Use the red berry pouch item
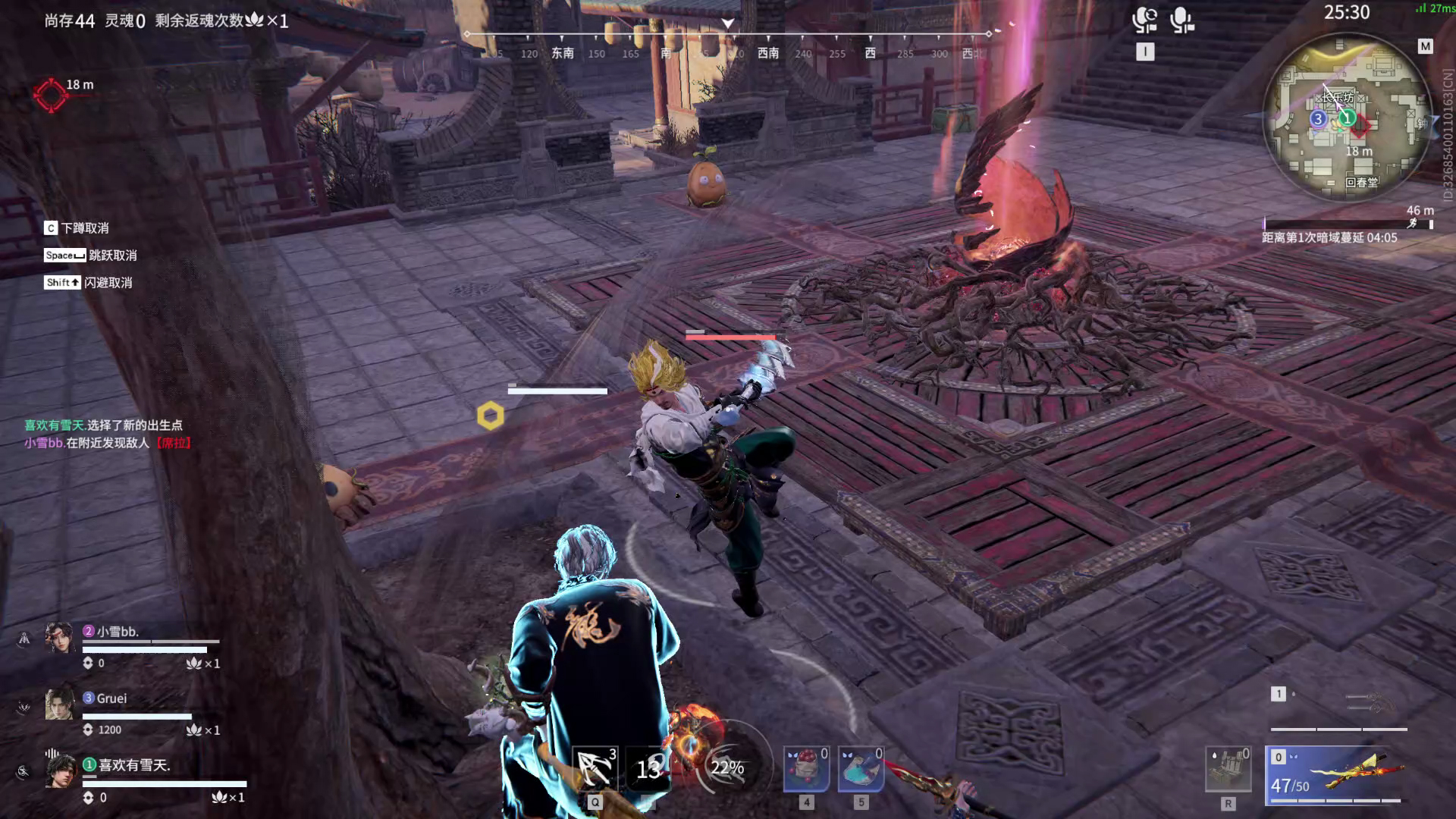Screen dimensions: 1456x819 tap(806, 768)
